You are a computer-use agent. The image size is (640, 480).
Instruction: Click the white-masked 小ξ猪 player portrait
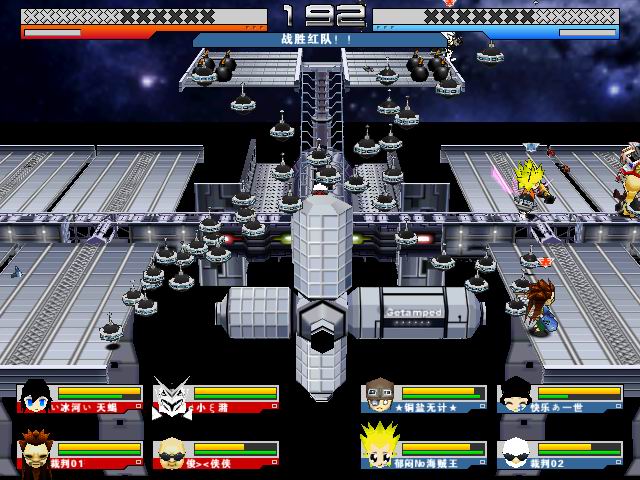click(171, 398)
